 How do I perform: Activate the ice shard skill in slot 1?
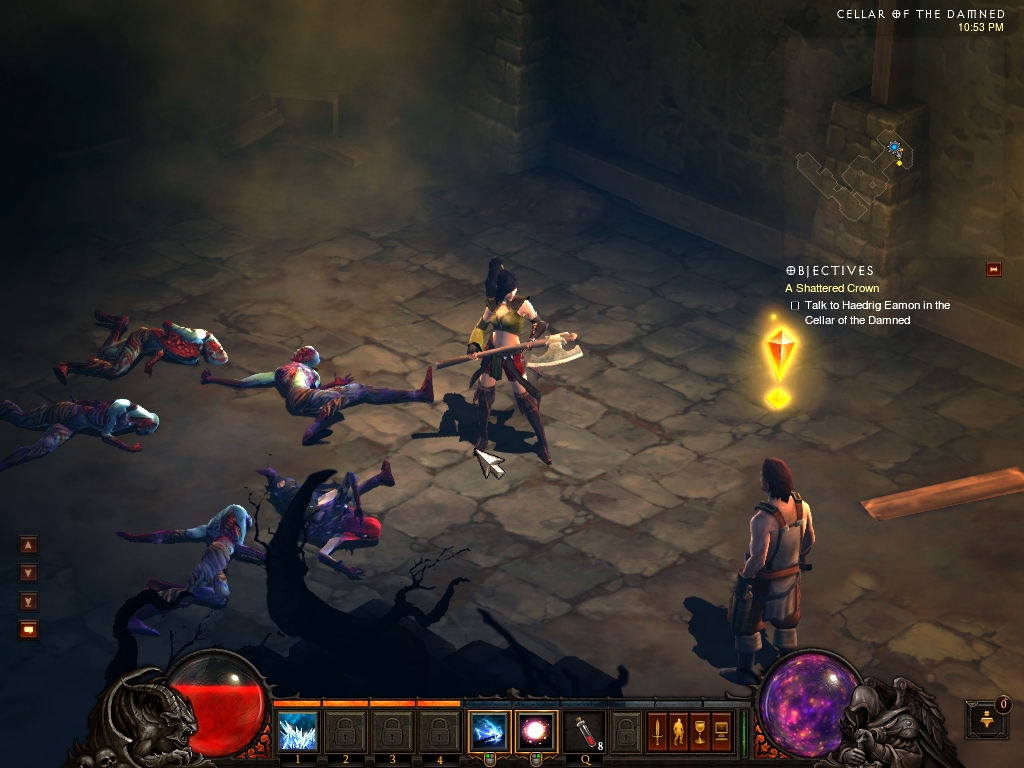pos(297,731)
